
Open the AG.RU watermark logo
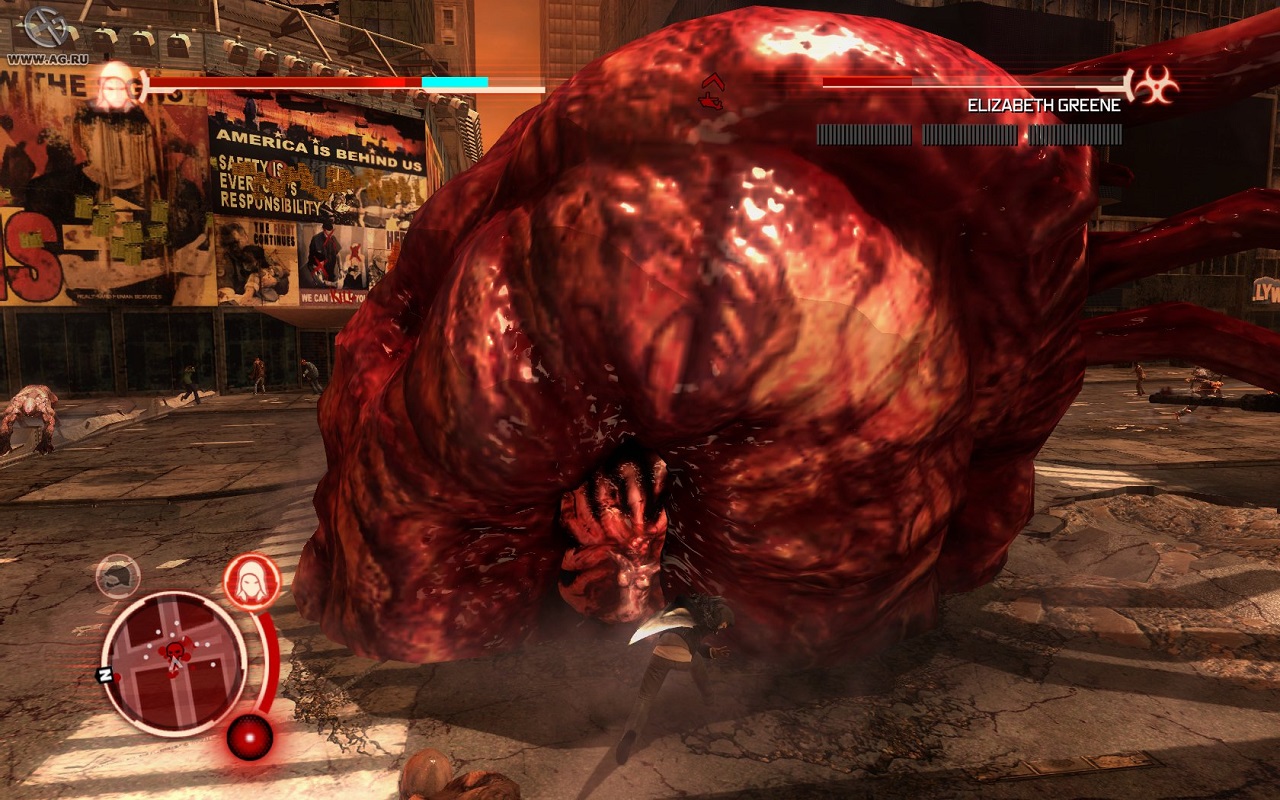coord(44,30)
